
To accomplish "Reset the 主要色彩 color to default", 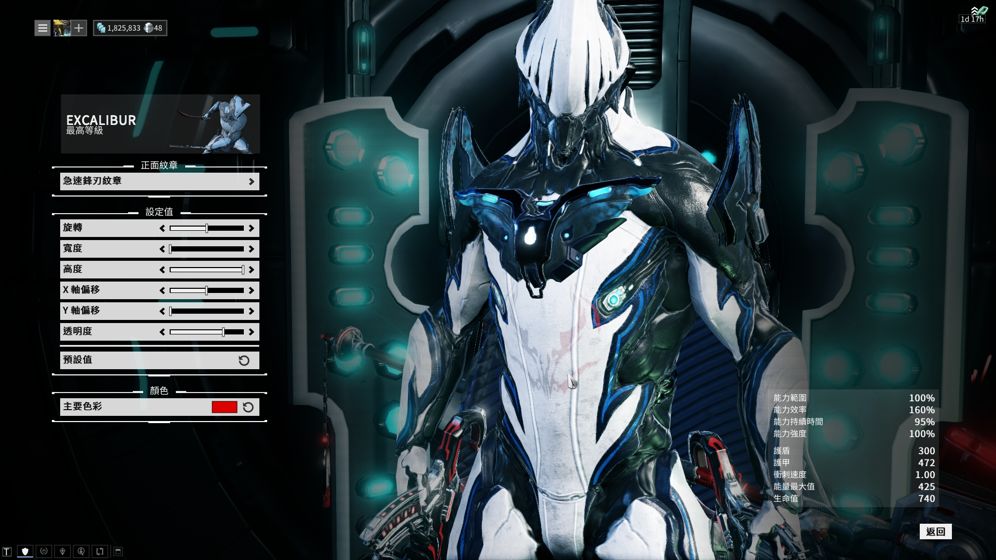I will pyautogui.click(x=248, y=407).
